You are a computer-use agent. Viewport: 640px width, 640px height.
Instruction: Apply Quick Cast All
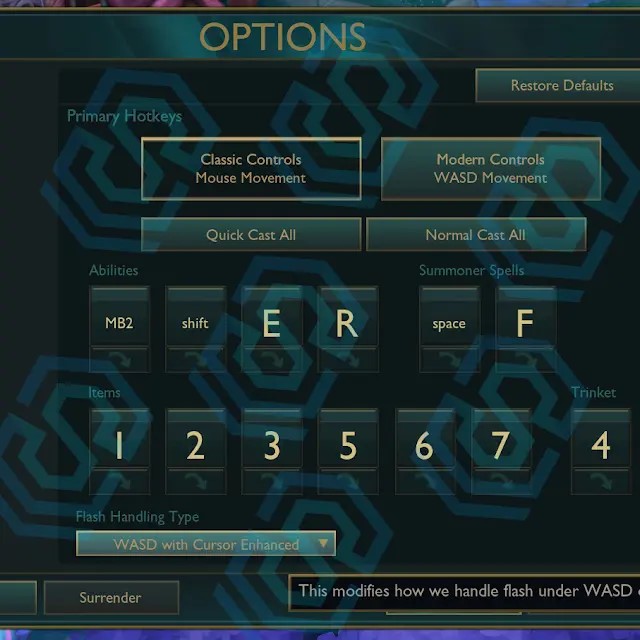pyautogui.click(x=251, y=235)
